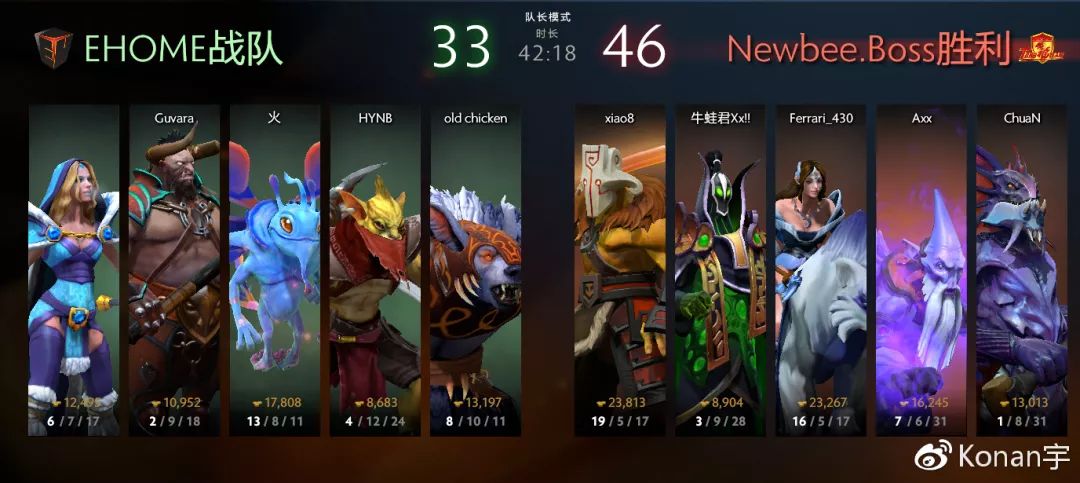
Task: Show Ferrari_430's Mirana player card
Action: click(821, 270)
